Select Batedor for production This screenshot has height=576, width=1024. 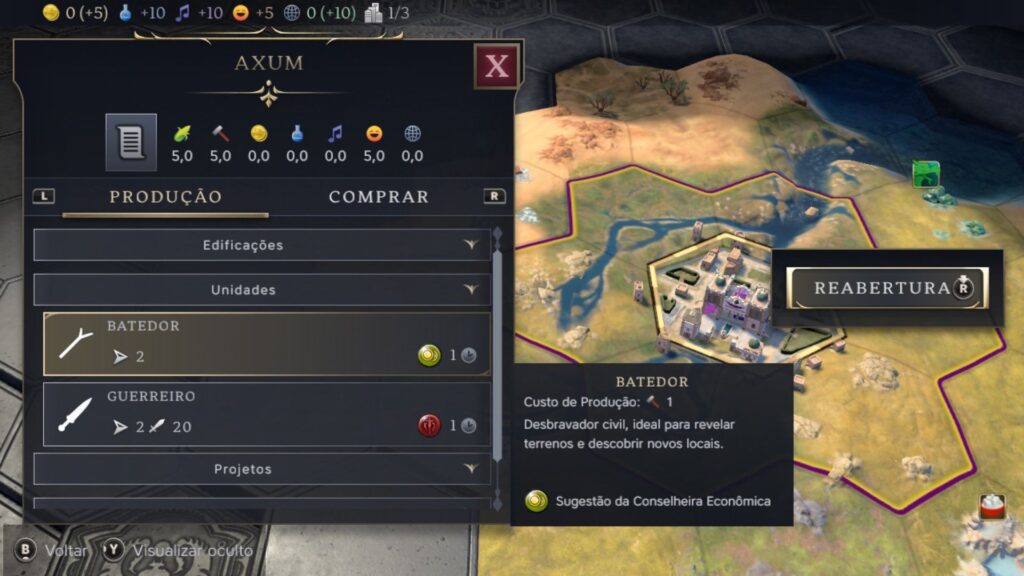266,344
